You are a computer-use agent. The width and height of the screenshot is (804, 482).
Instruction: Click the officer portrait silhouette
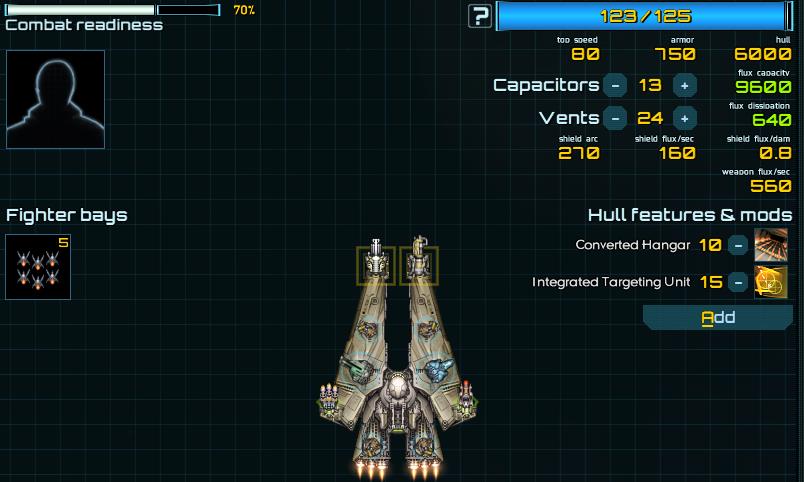[56, 99]
